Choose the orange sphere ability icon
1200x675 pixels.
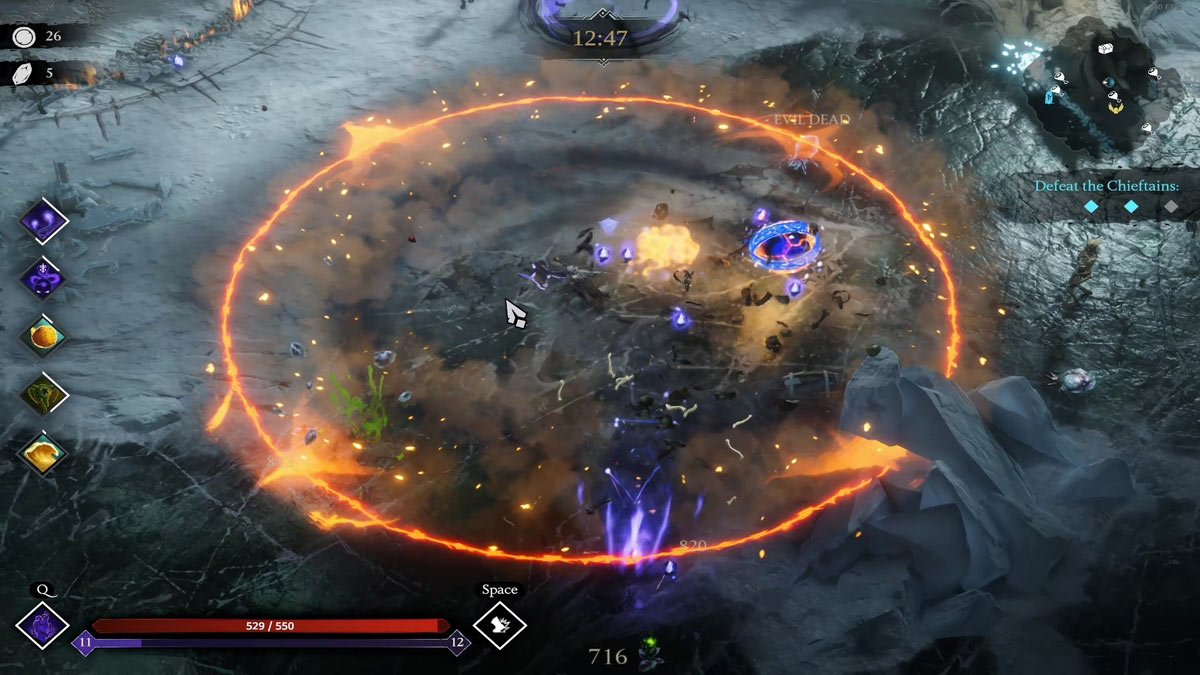coord(44,336)
